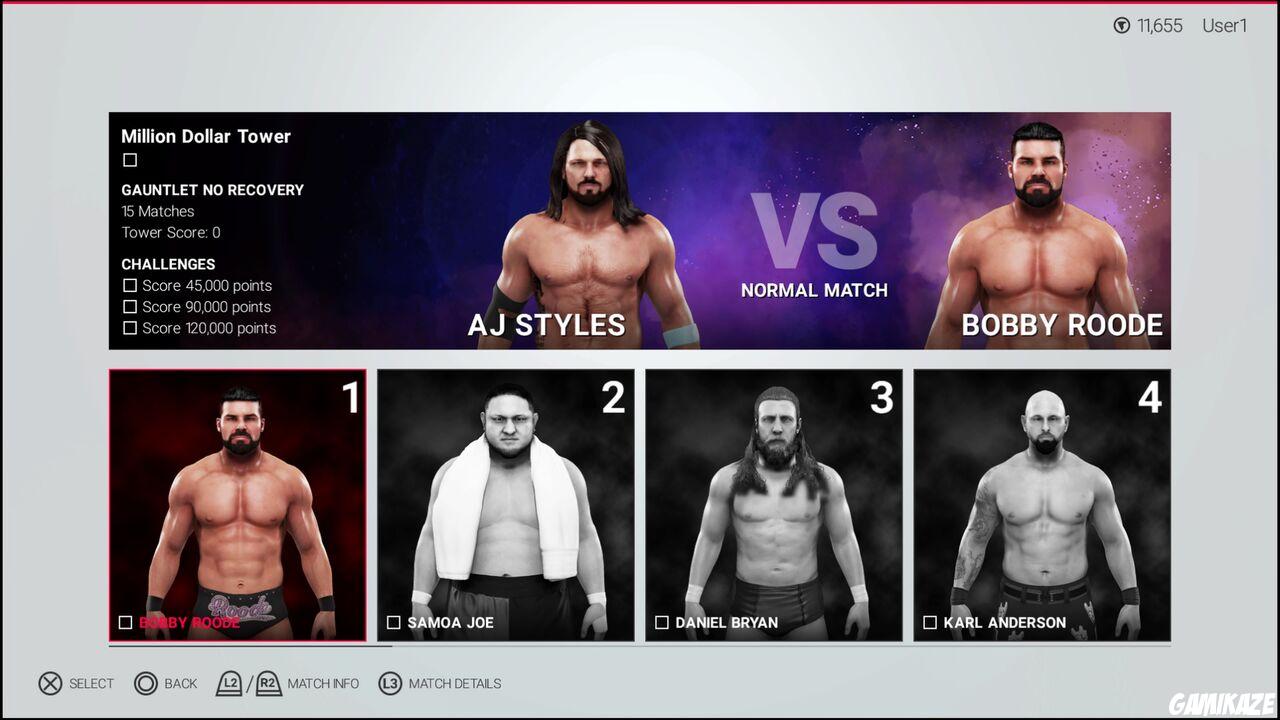
Task: Toggle the checkbox beside SAMOA JOE
Action: point(392,622)
